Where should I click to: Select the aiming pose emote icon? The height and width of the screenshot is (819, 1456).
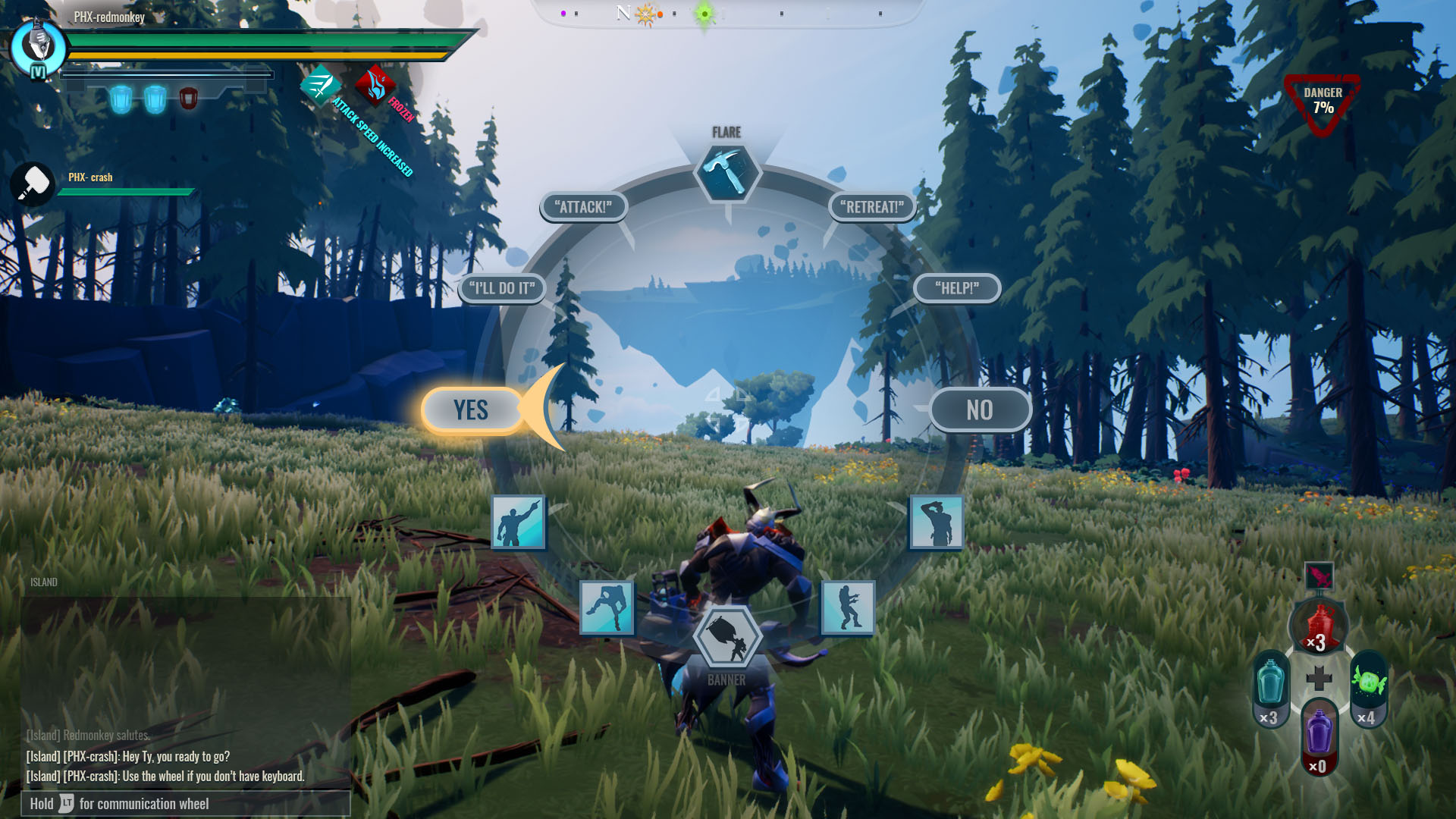[848, 607]
